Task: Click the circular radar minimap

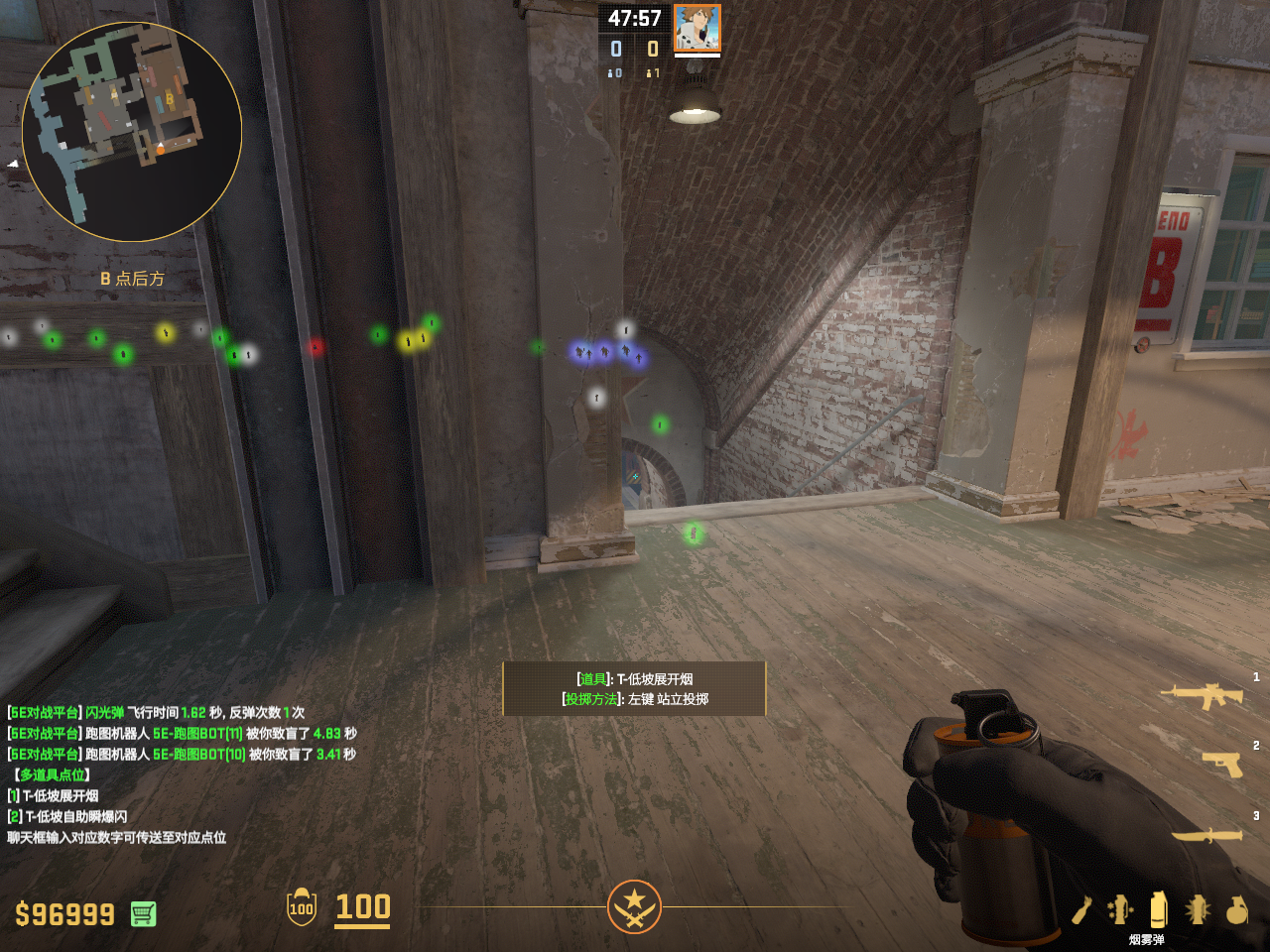Action: (132, 132)
